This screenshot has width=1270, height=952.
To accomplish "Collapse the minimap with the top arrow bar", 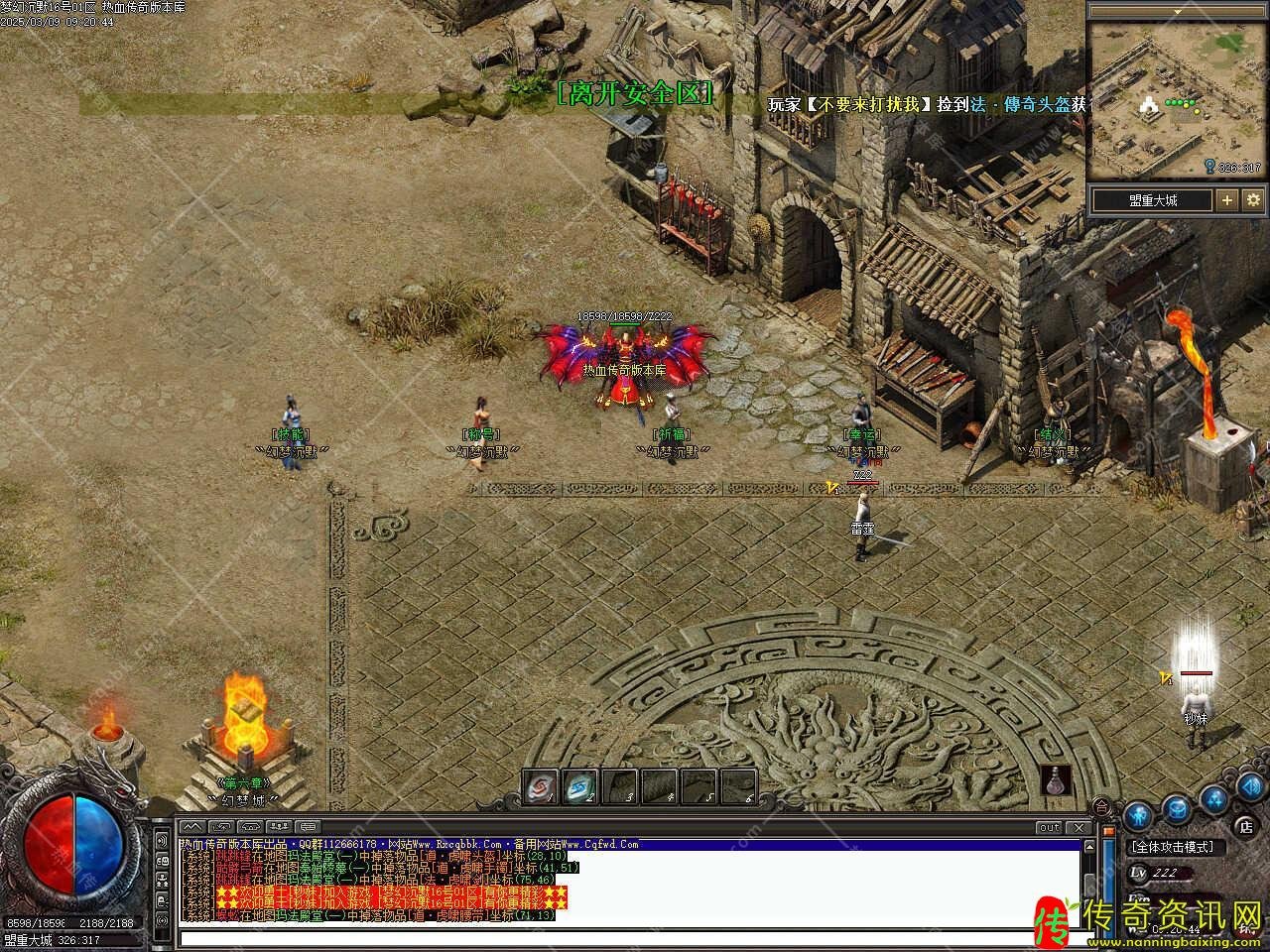I will 1177,9.
